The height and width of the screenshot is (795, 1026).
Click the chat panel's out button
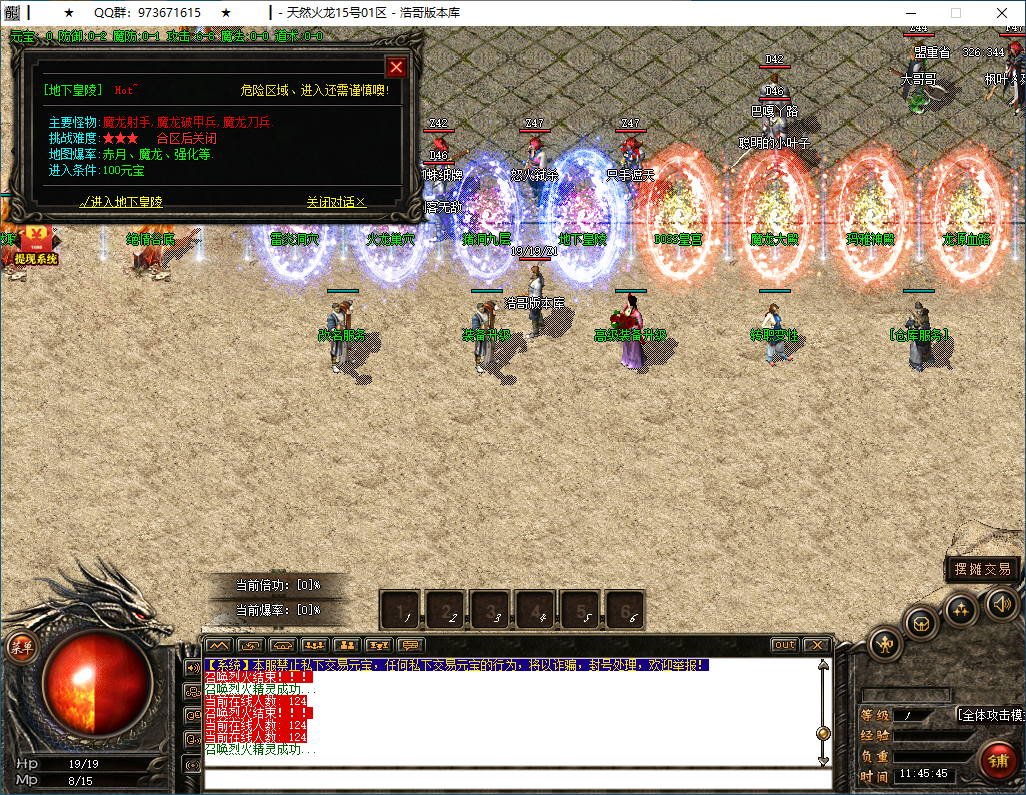click(x=785, y=645)
